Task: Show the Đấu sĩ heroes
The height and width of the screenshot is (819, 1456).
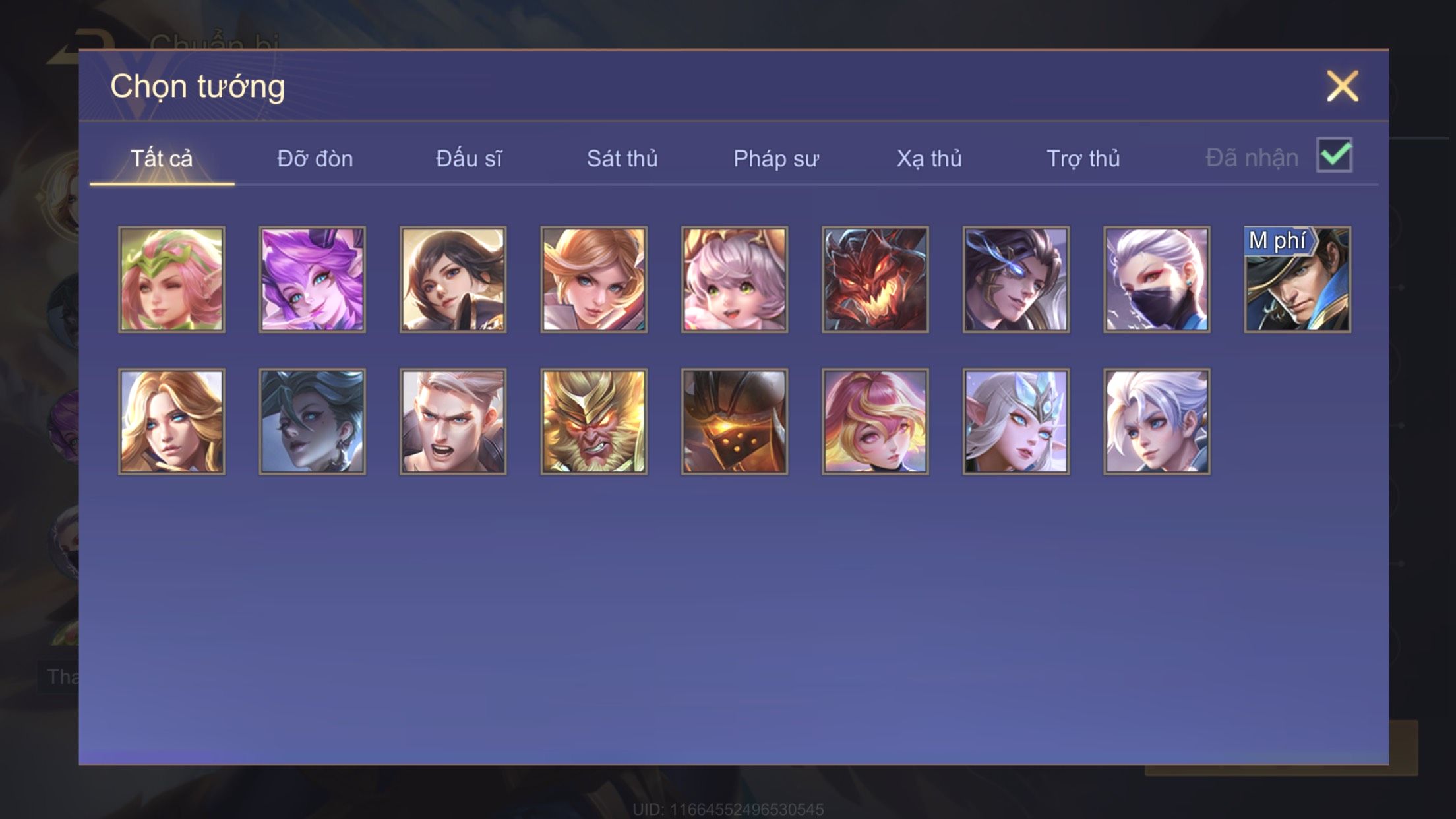Action: [x=468, y=159]
